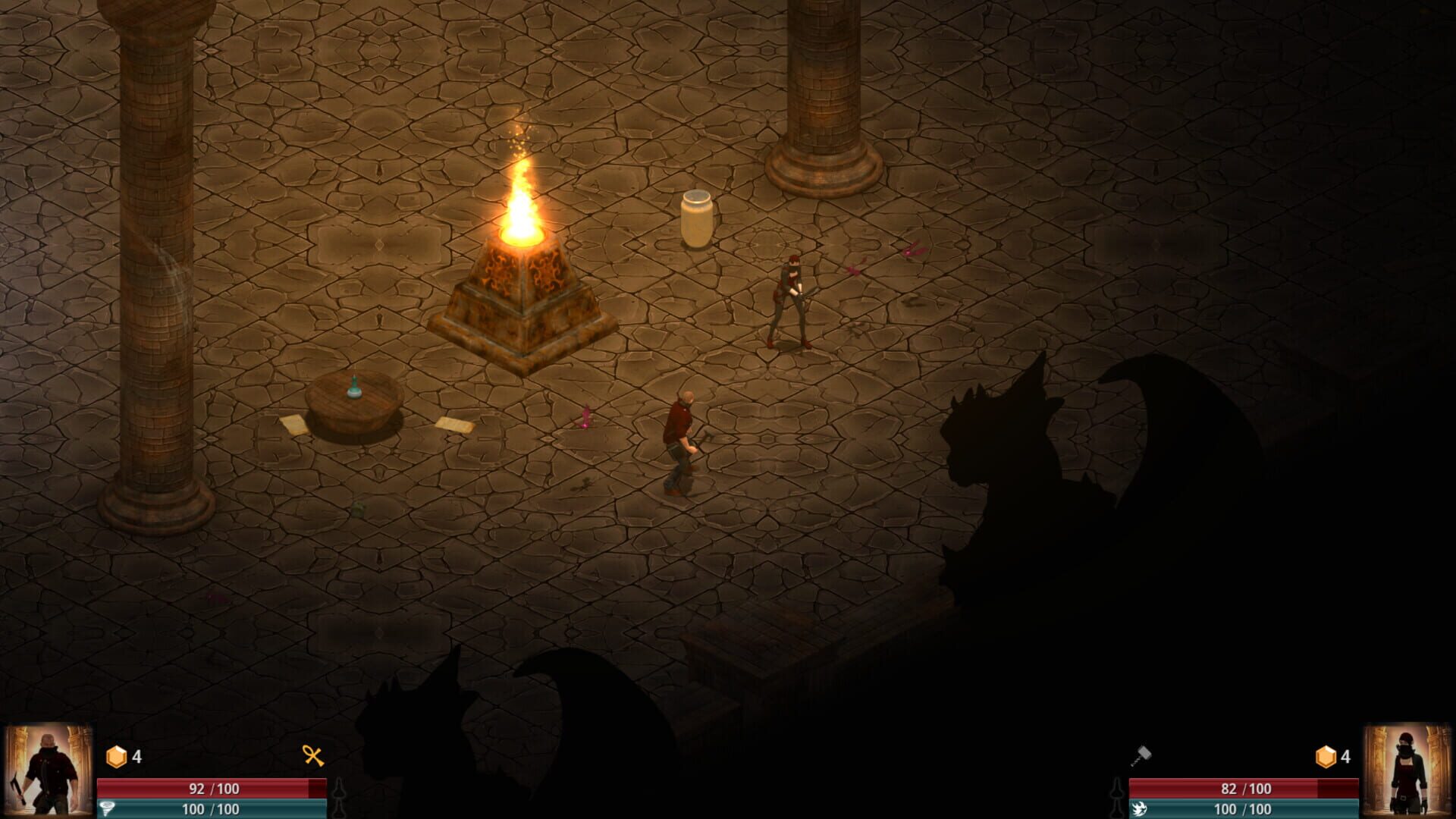Image resolution: width=1456 pixels, height=819 pixels.
Task: Select the golden ankh icon above the health bar
Action: 313,755
